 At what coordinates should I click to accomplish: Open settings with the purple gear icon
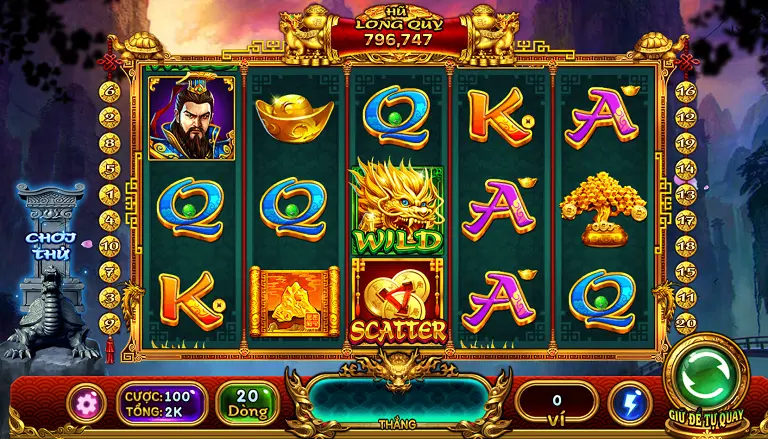[x=85, y=402]
